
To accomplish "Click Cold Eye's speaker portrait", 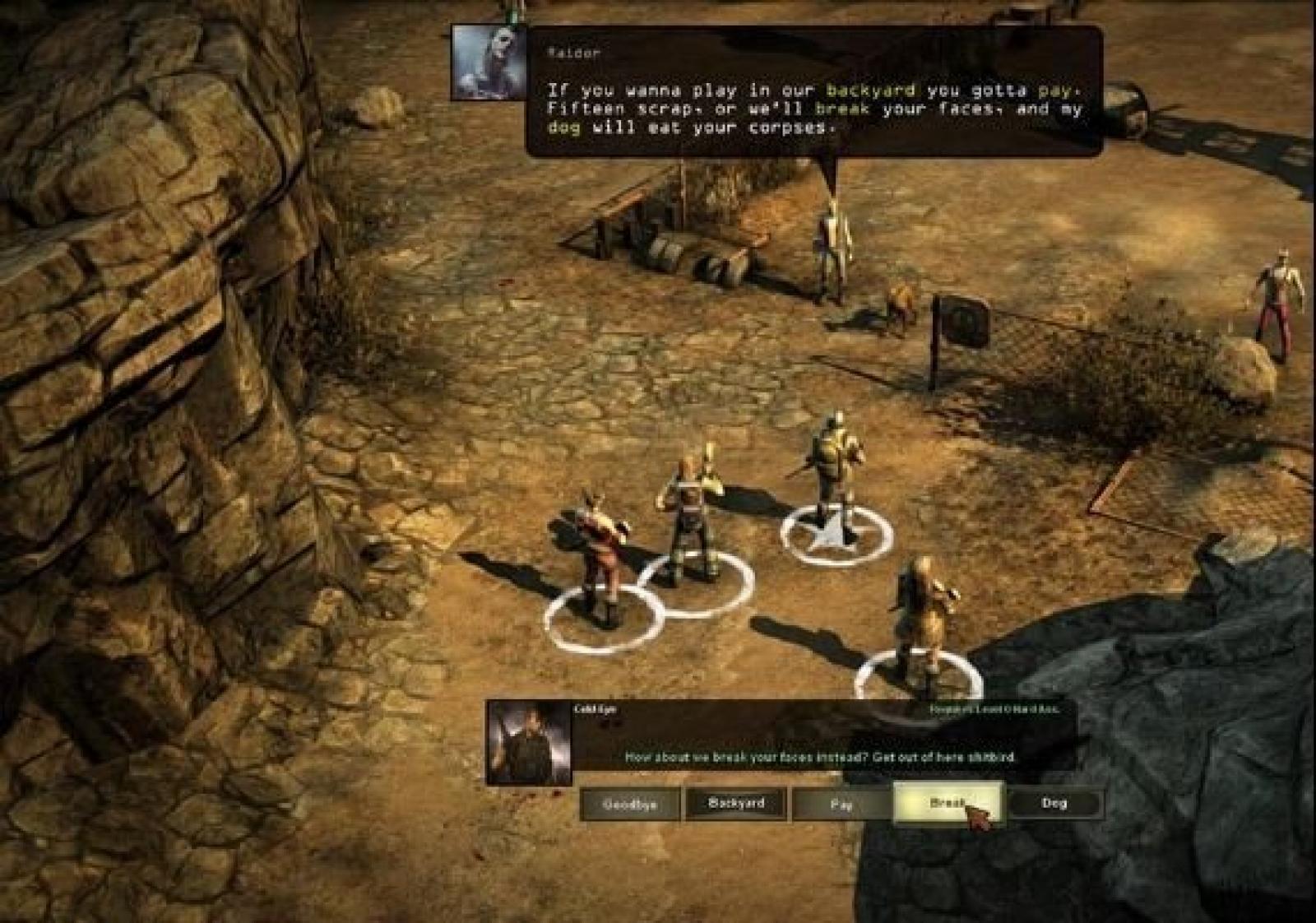I will click(529, 743).
